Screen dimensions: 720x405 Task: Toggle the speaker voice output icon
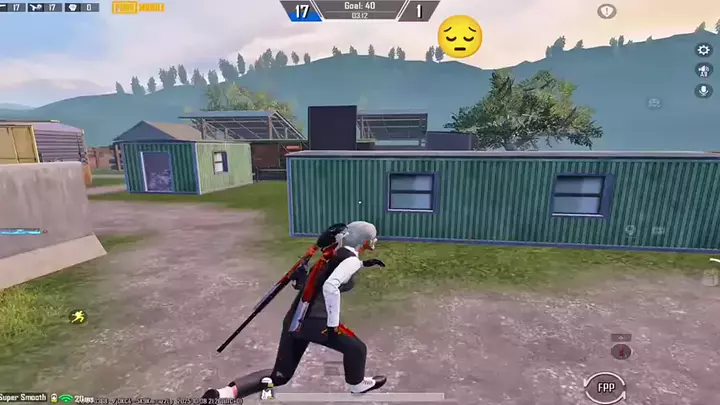[703, 70]
